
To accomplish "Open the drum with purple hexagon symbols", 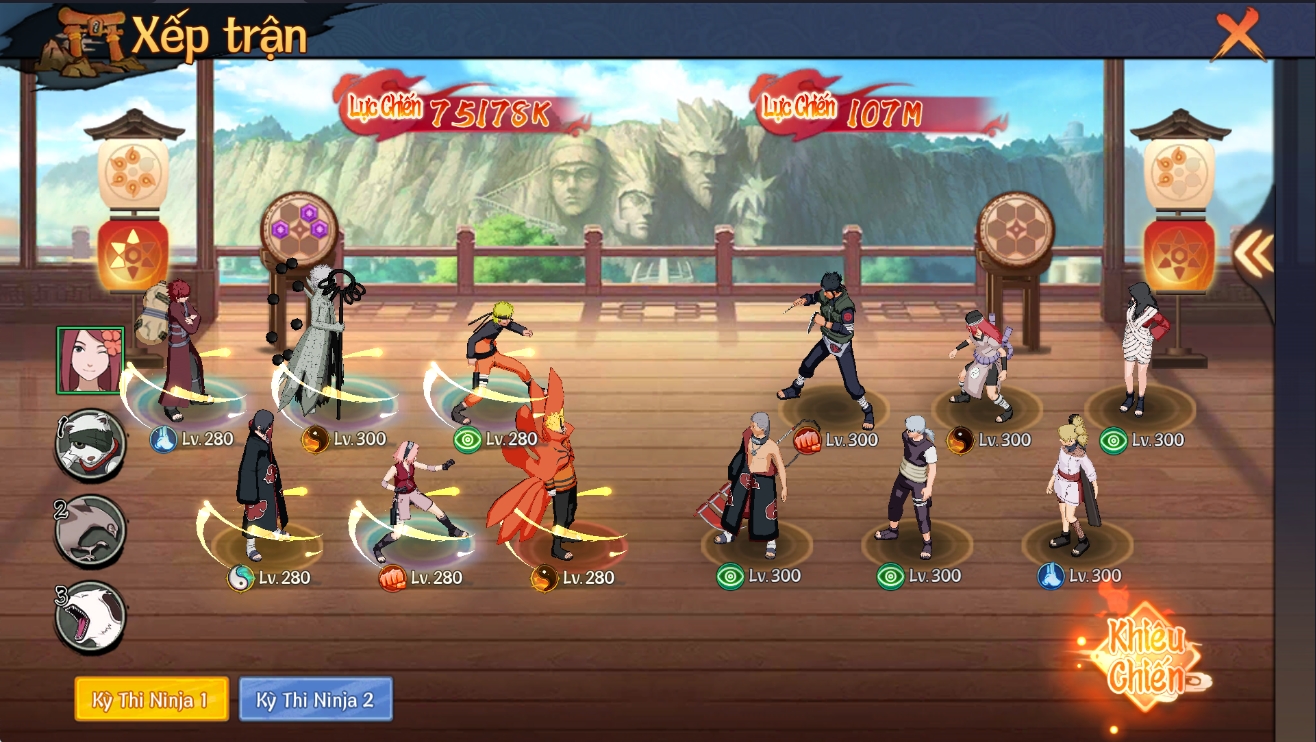I will coord(300,230).
